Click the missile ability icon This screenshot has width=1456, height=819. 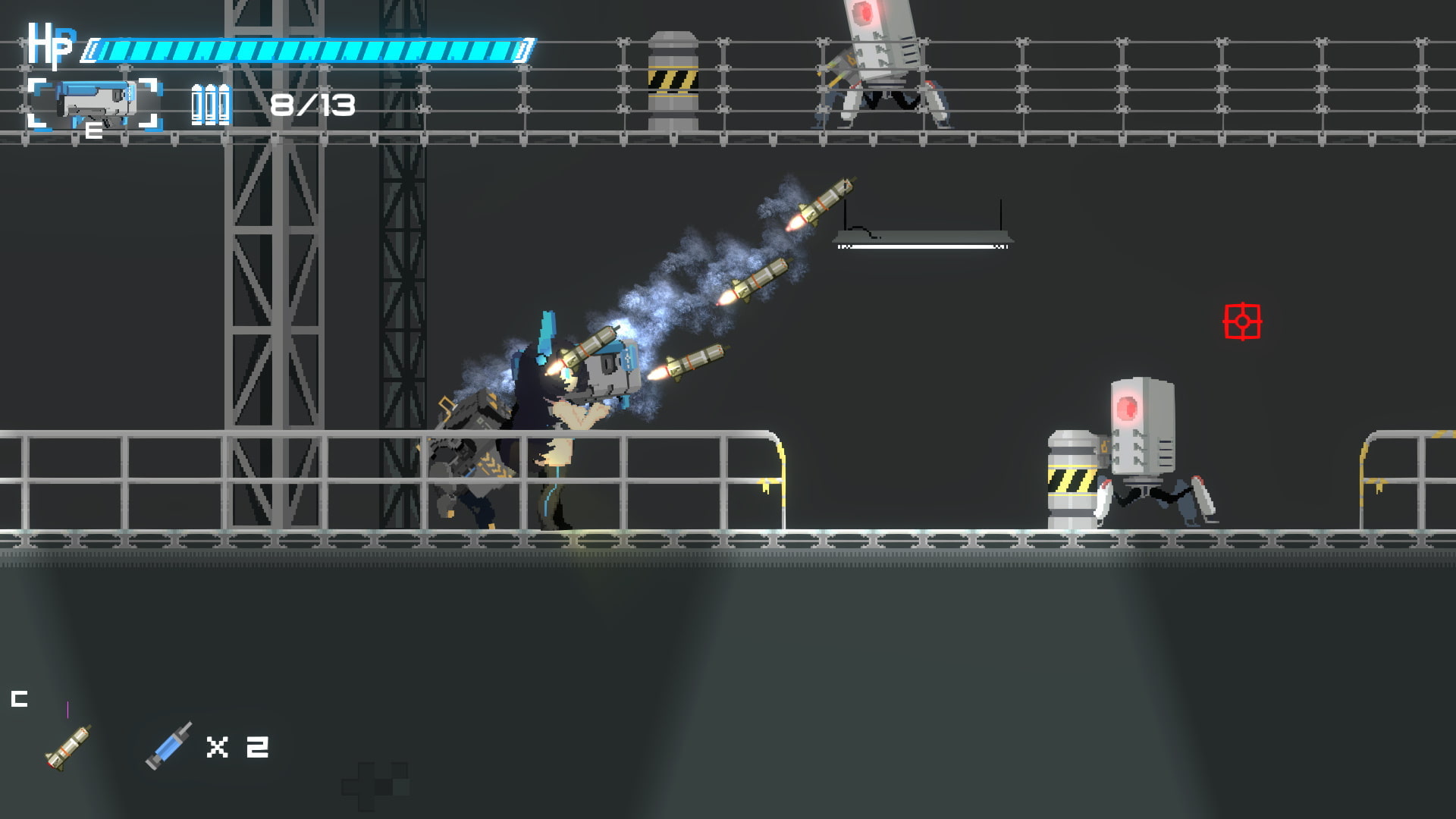click(68, 747)
